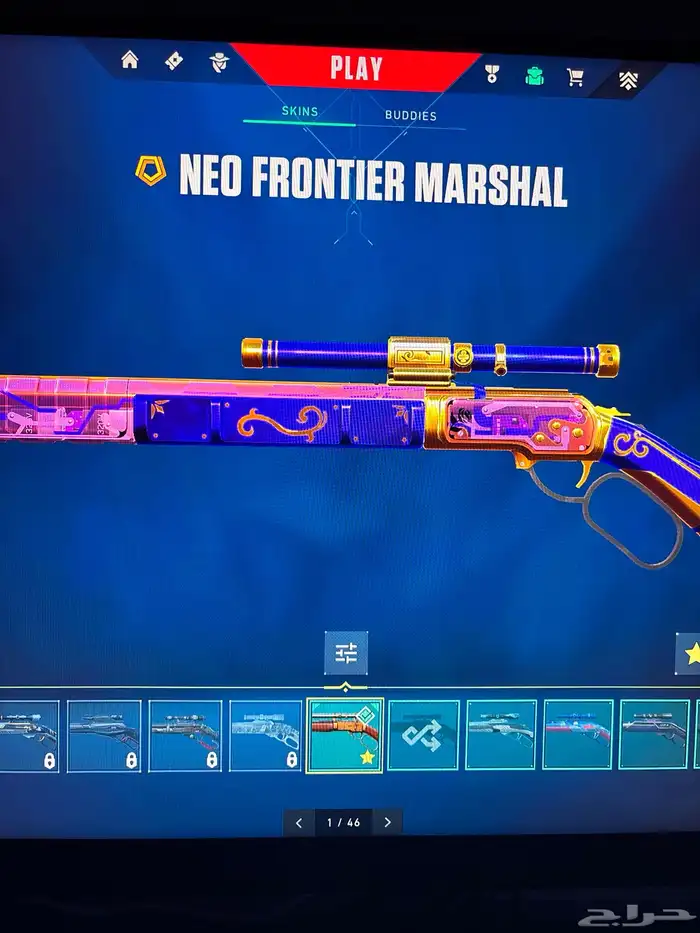Image resolution: width=700 pixels, height=933 pixels.
Task: Open the rank chevrons icon
Action: coord(628,80)
